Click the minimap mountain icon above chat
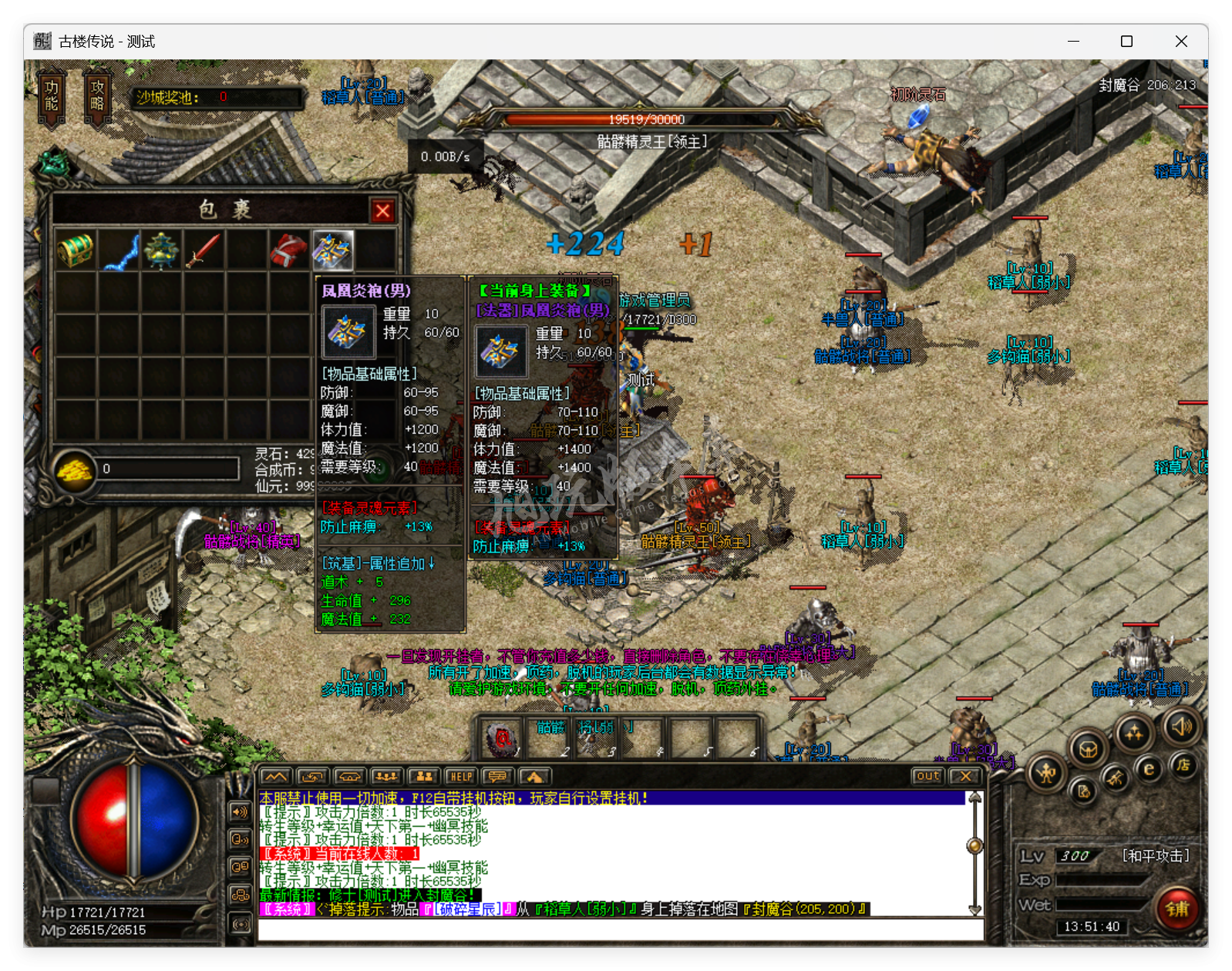1232x971 pixels. click(276, 777)
